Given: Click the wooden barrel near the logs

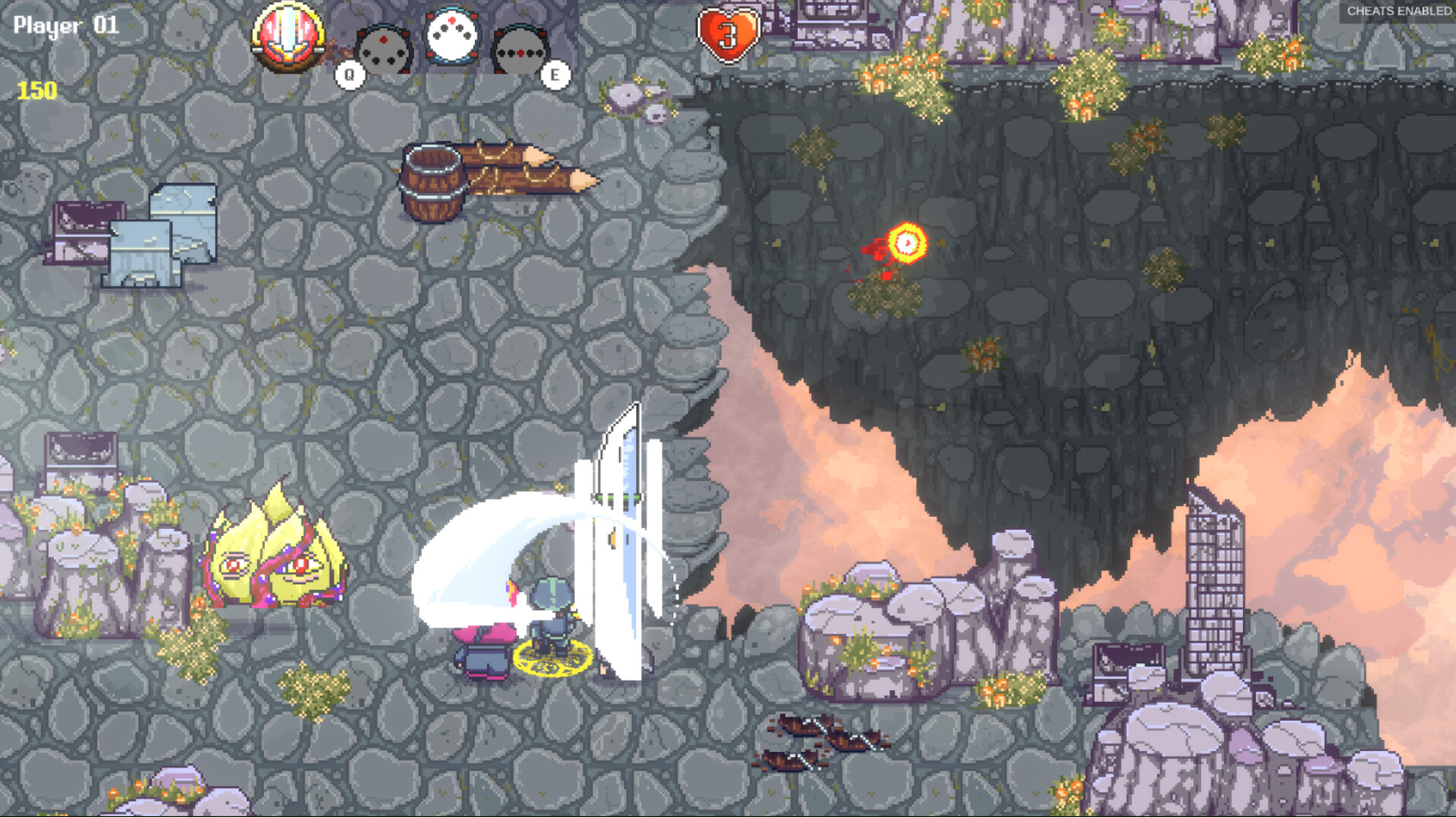Looking at the screenshot, I should click(x=432, y=182).
